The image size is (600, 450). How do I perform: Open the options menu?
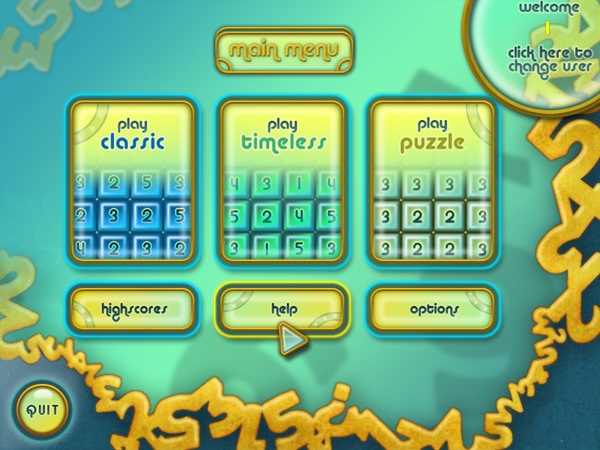point(433,309)
